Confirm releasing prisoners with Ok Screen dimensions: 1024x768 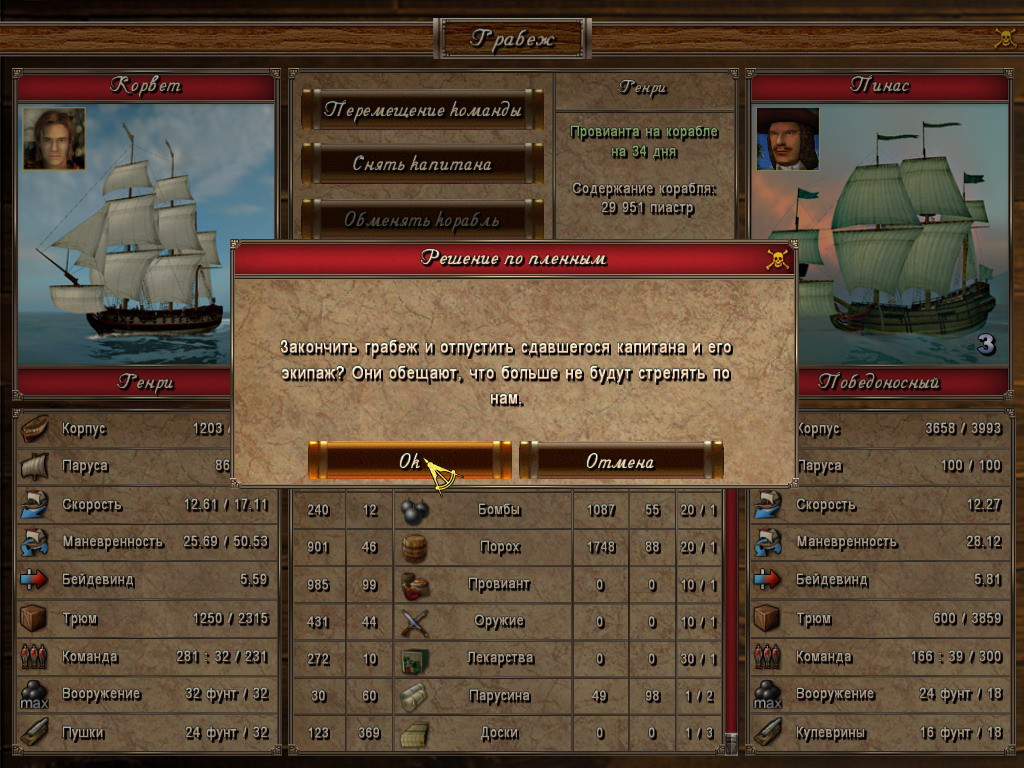point(410,461)
